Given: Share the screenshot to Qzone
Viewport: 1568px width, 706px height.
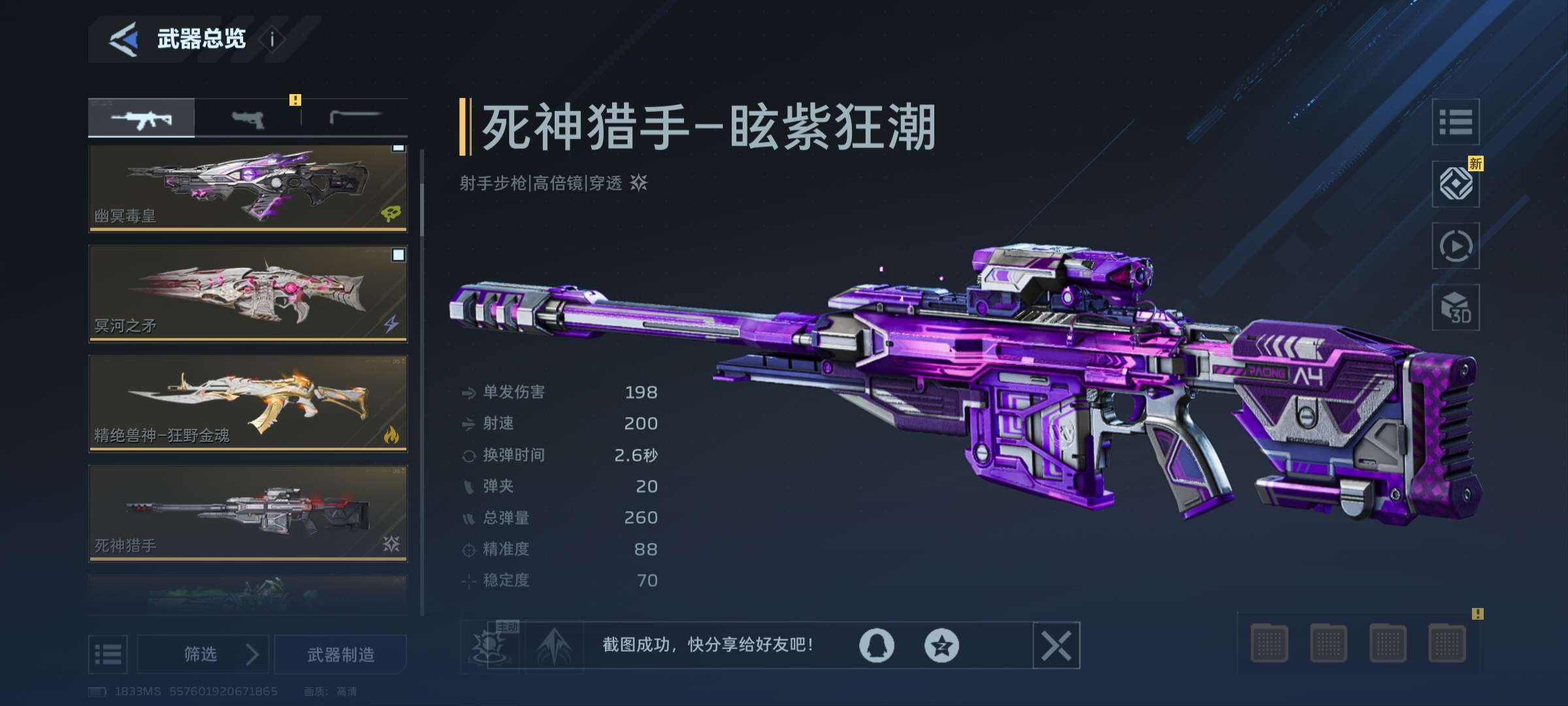Looking at the screenshot, I should pyautogui.click(x=941, y=646).
